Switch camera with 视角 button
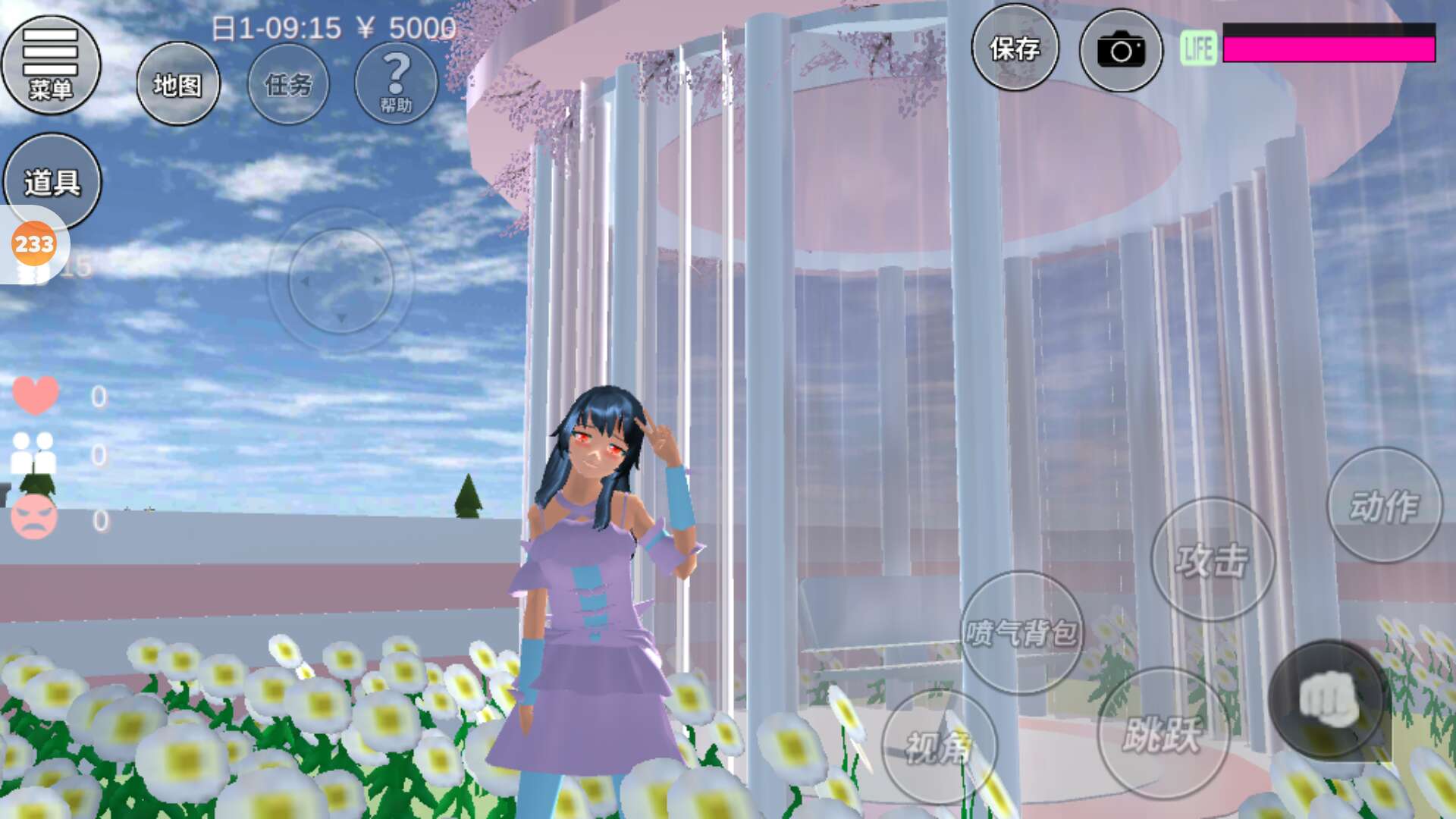1456x819 pixels. pos(939,747)
